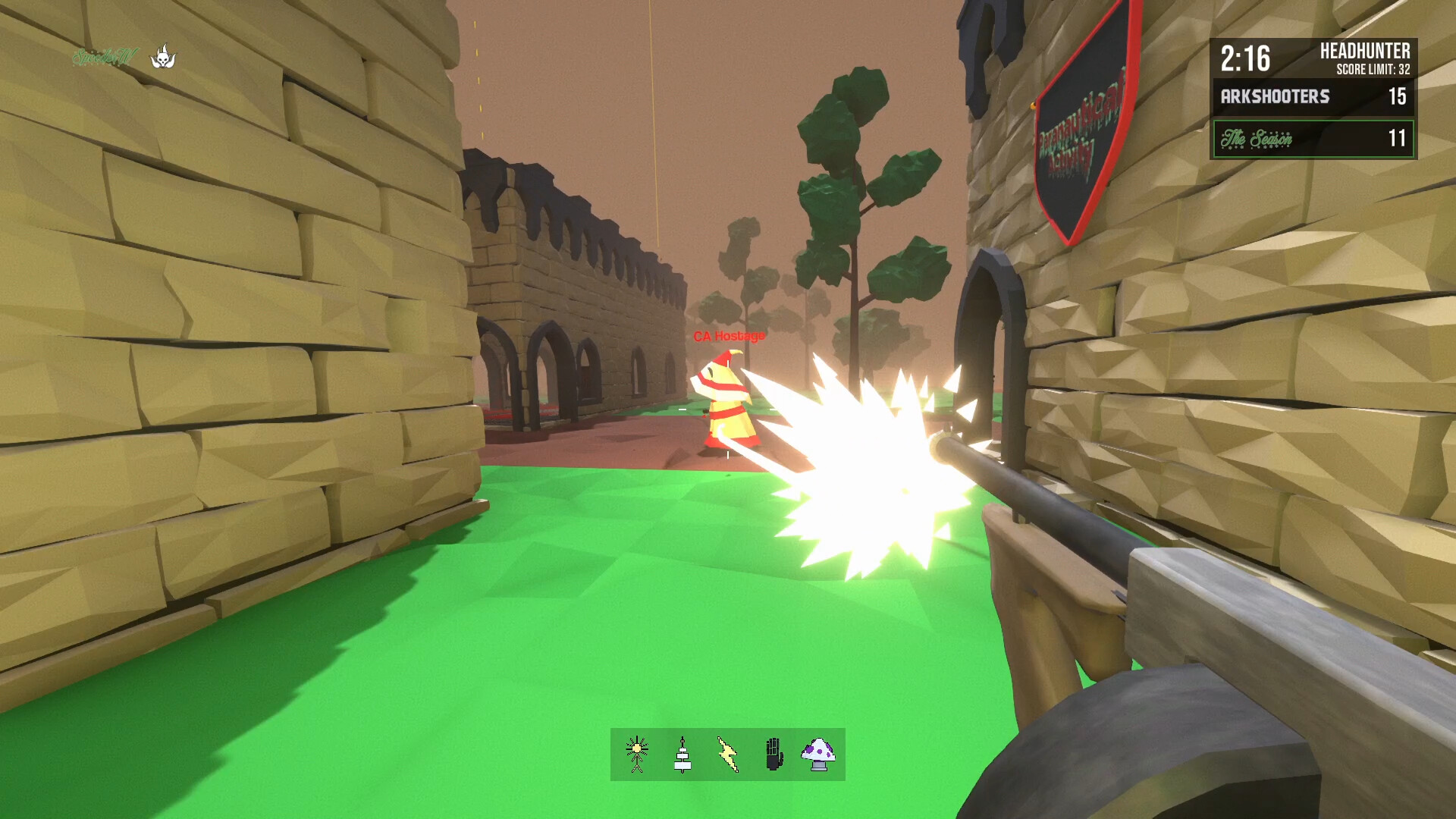
Task: Click the horned skull emblem beside SpoodeeW
Action: click(x=165, y=54)
